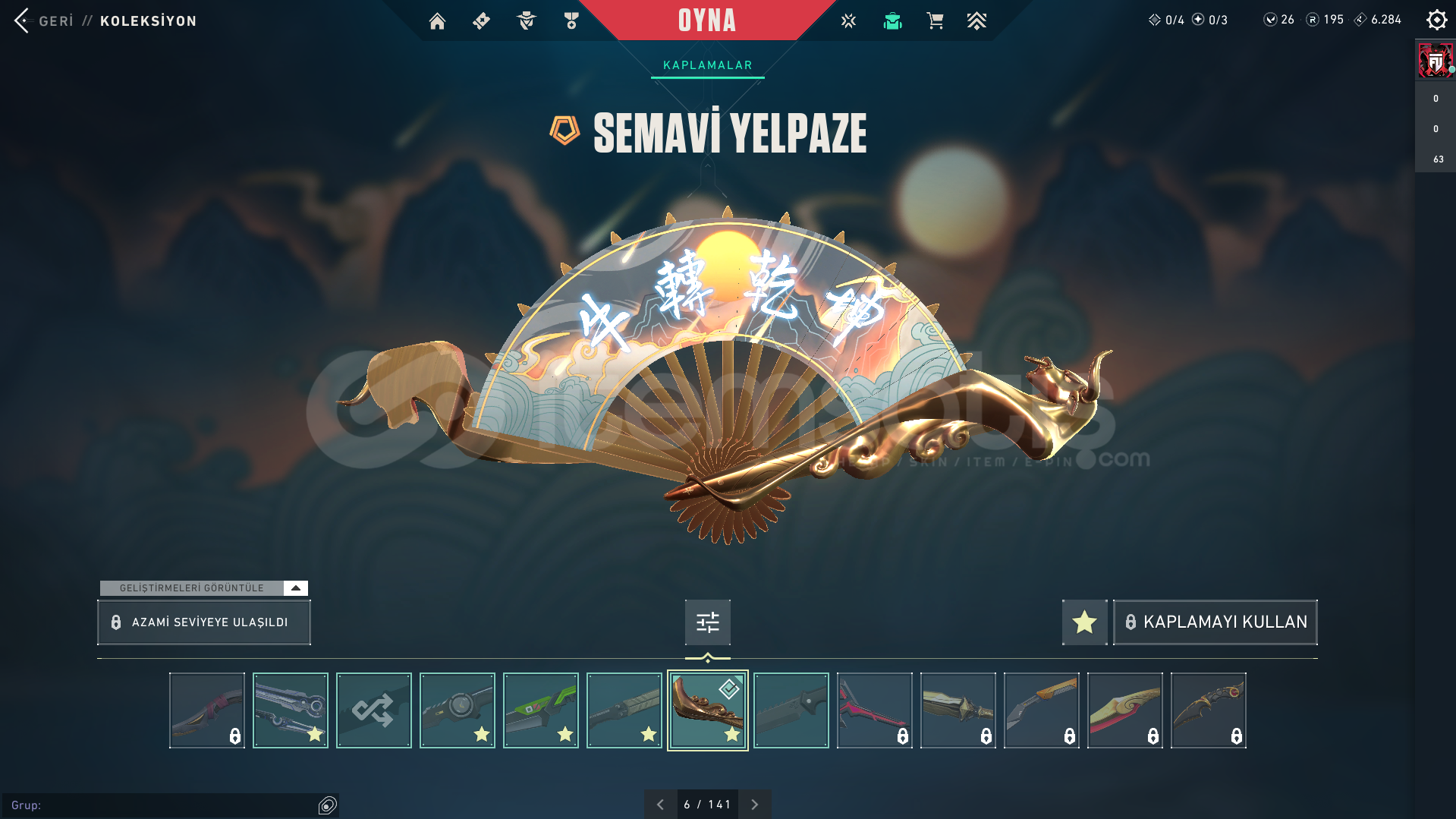Open the player avatar card
This screenshot has height=819, width=1456.
[x=1435, y=61]
